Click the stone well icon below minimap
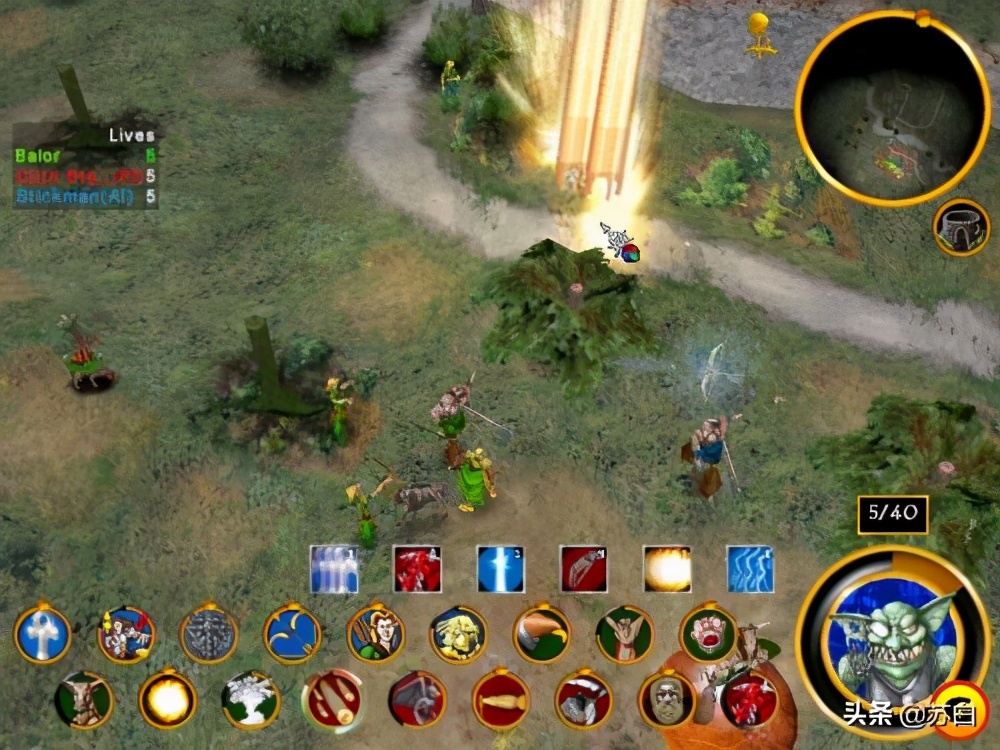 click(x=961, y=227)
